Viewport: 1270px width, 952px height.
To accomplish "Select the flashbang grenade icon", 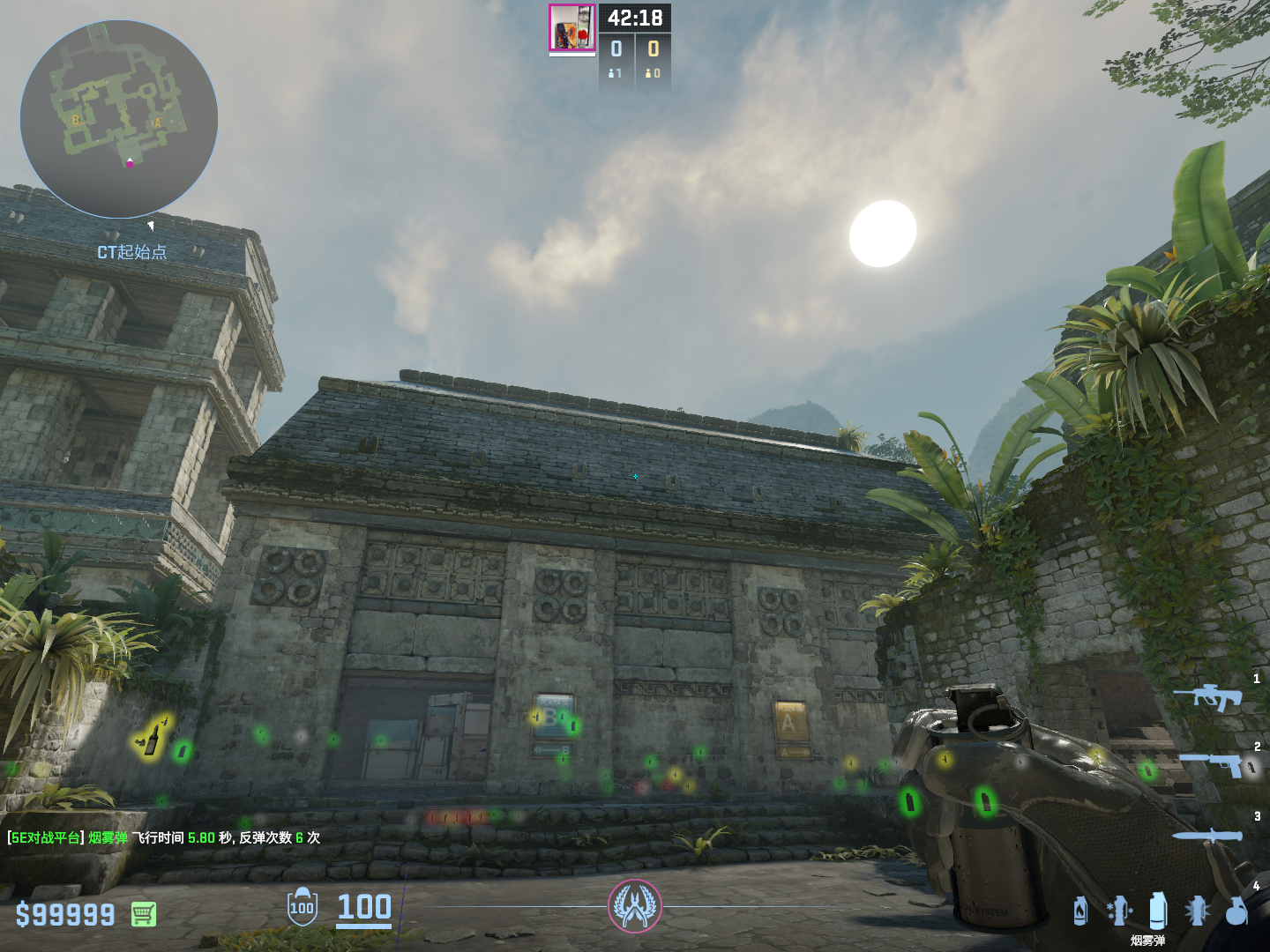I will 1197,911.
